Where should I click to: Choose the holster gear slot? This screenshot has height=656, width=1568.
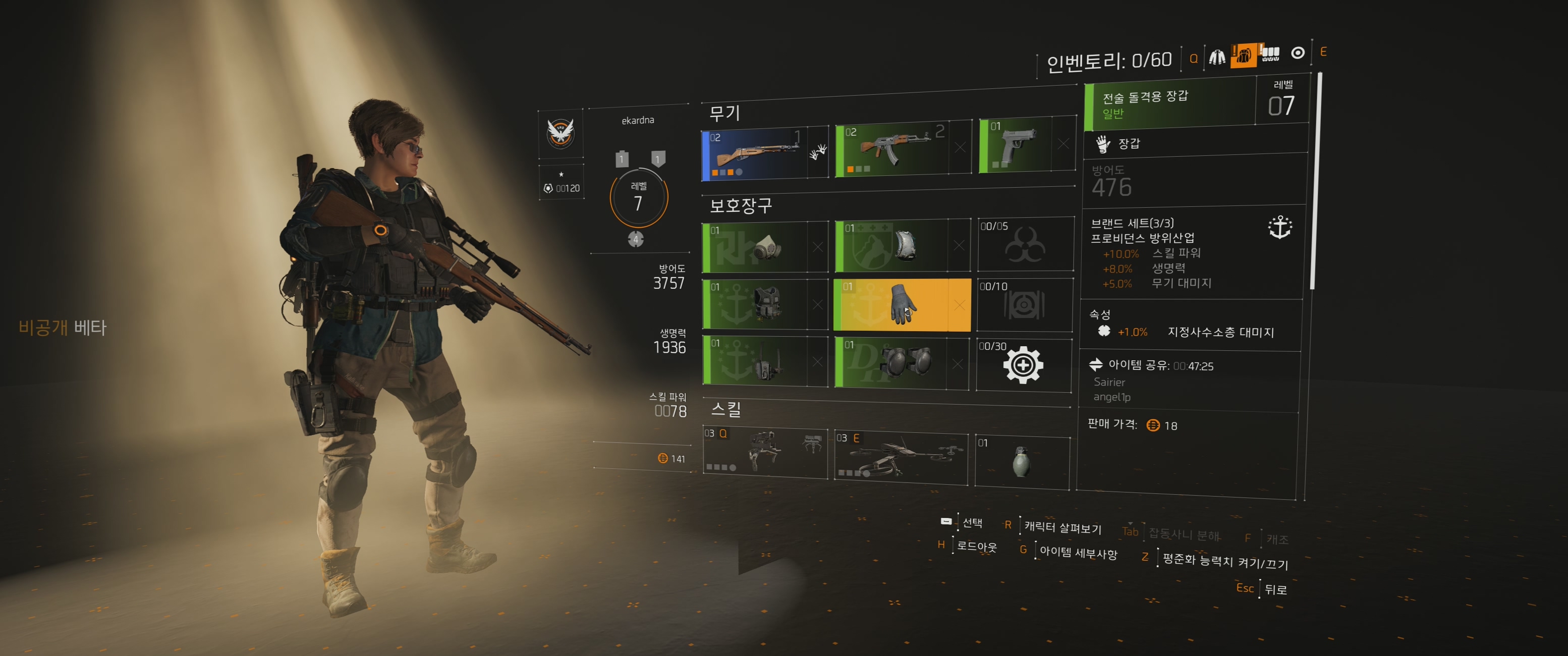click(x=756, y=361)
